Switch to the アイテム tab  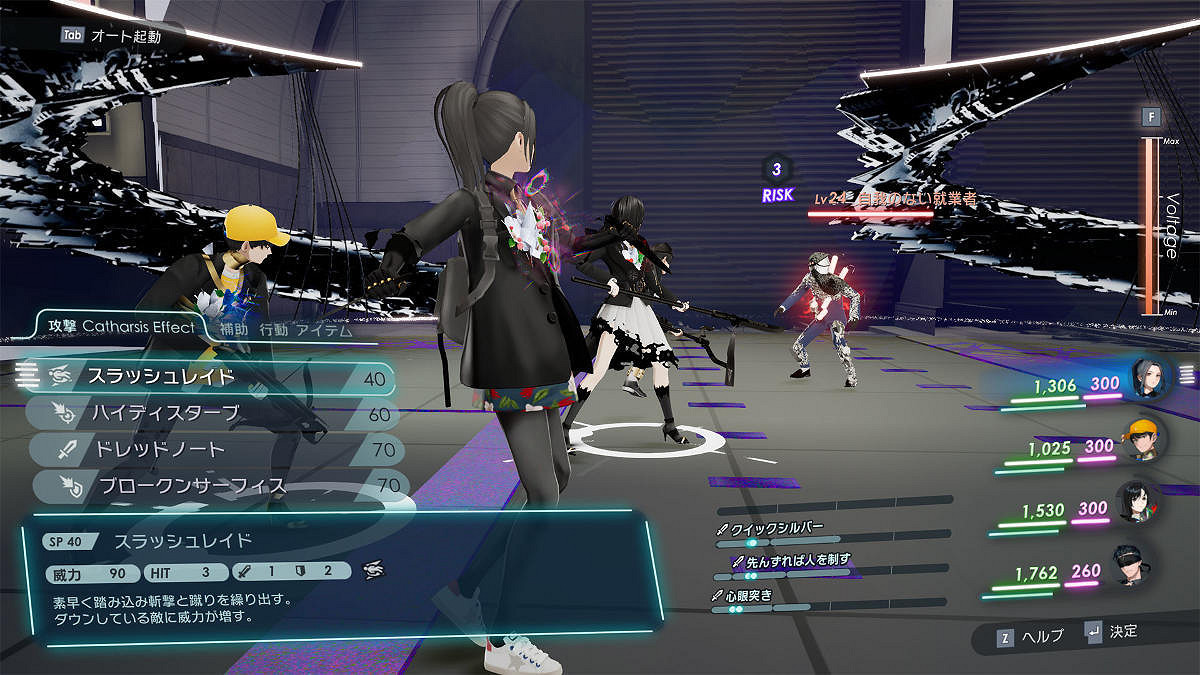[x=324, y=329]
